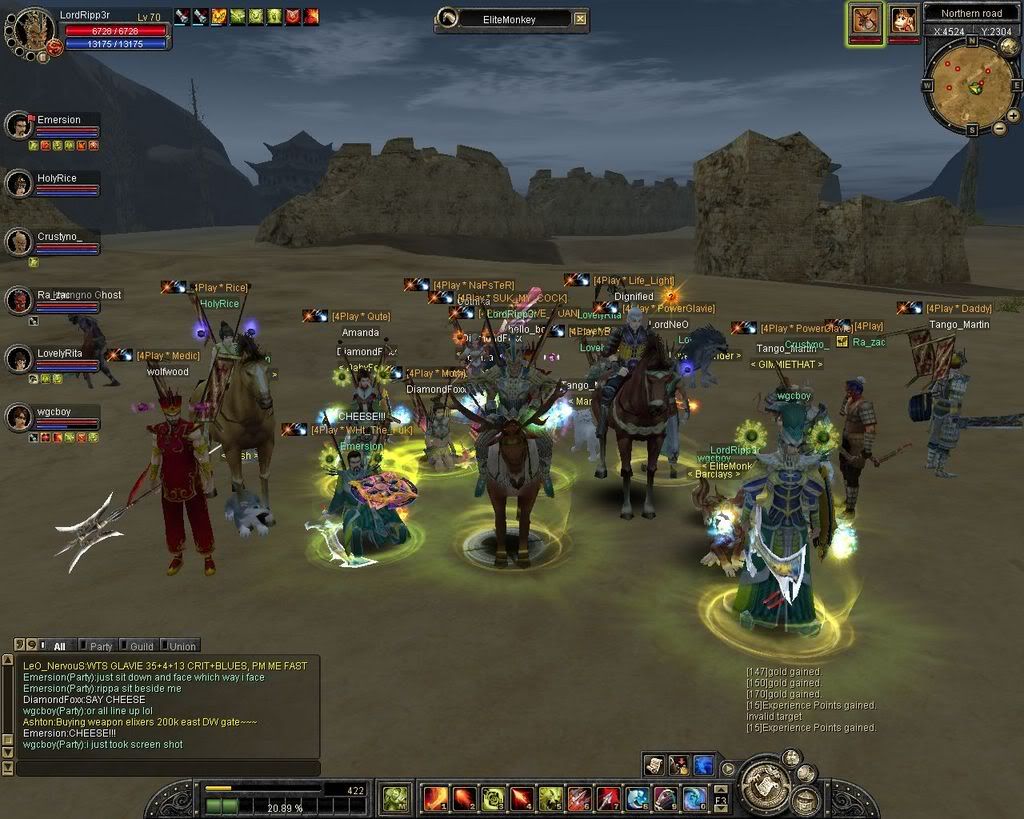Activate hotbar skill slot 1
1024x819 pixels.
436,798
